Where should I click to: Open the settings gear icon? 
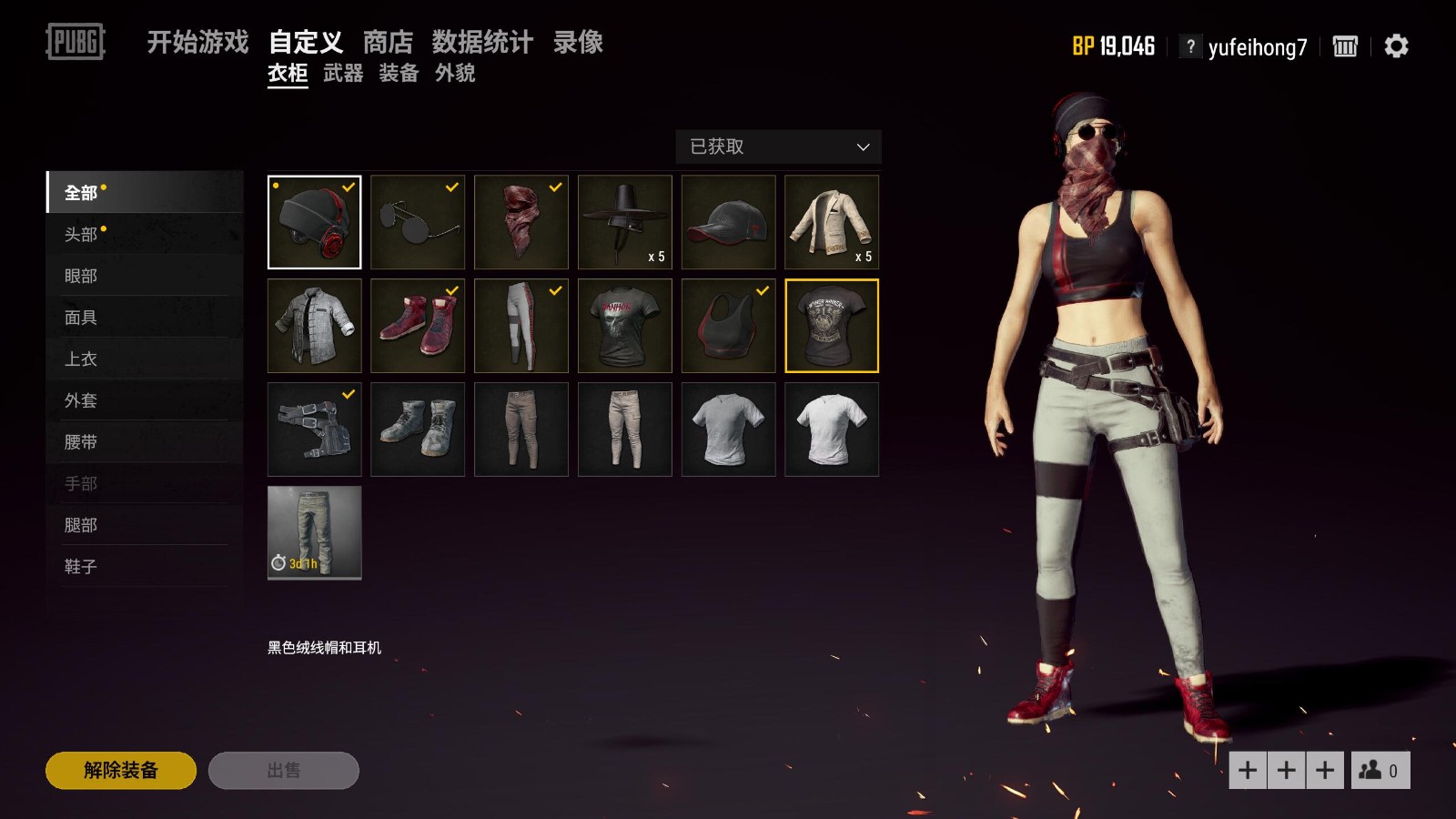pyautogui.click(x=1395, y=46)
